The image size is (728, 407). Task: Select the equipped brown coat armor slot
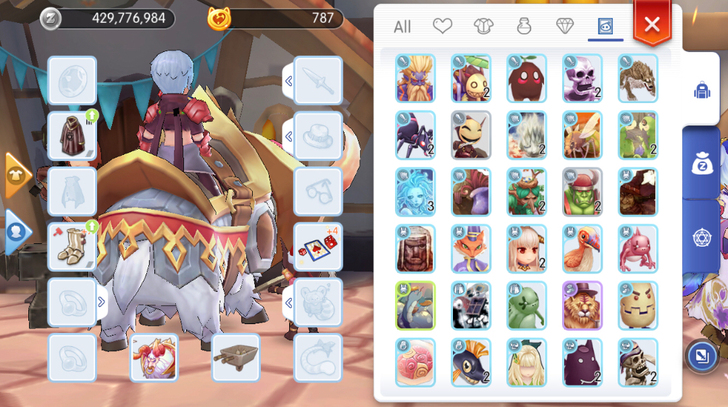pos(72,137)
